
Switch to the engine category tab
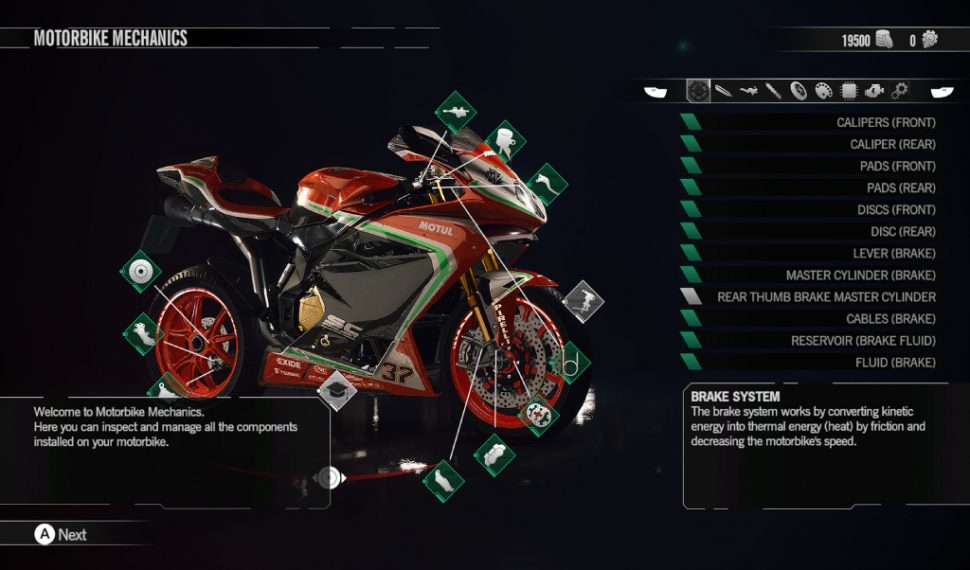coord(875,92)
